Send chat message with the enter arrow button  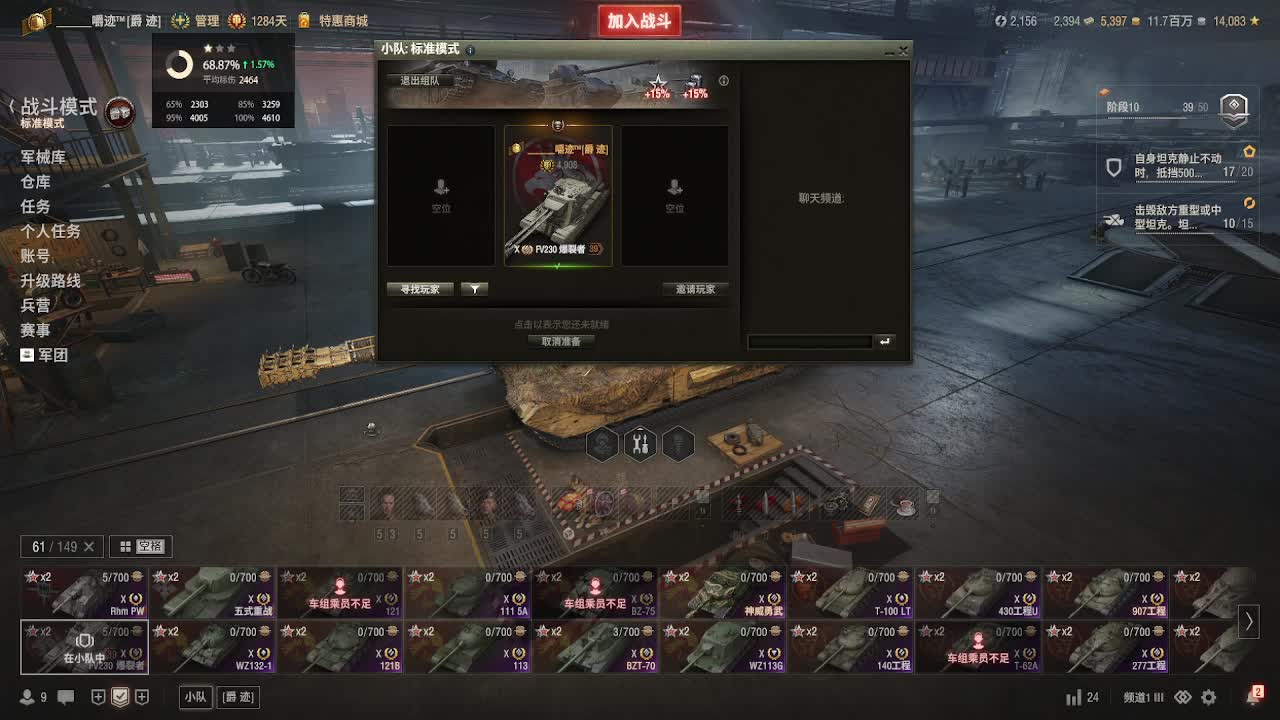[884, 342]
